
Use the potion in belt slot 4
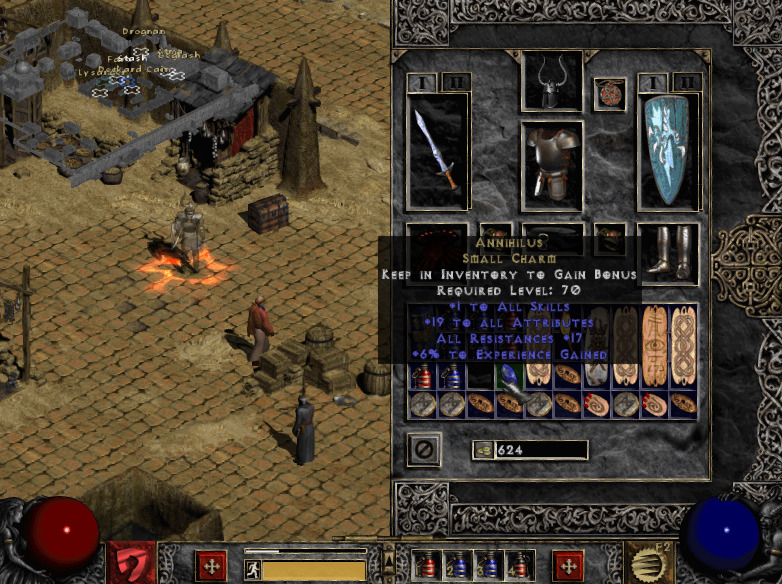pyautogui.click(x=517, y=565)
